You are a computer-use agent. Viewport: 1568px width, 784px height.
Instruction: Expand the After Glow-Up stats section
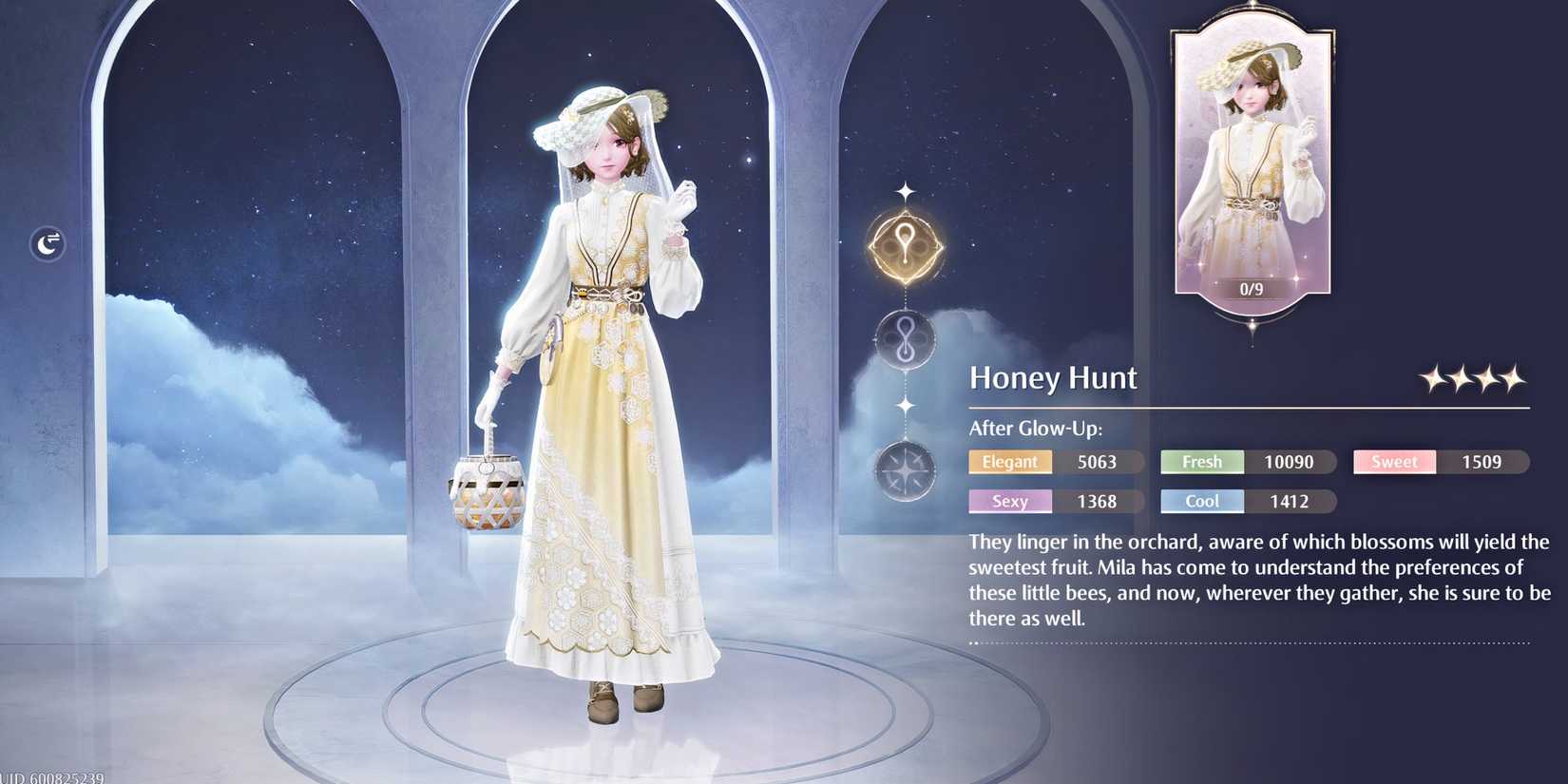1035,428
